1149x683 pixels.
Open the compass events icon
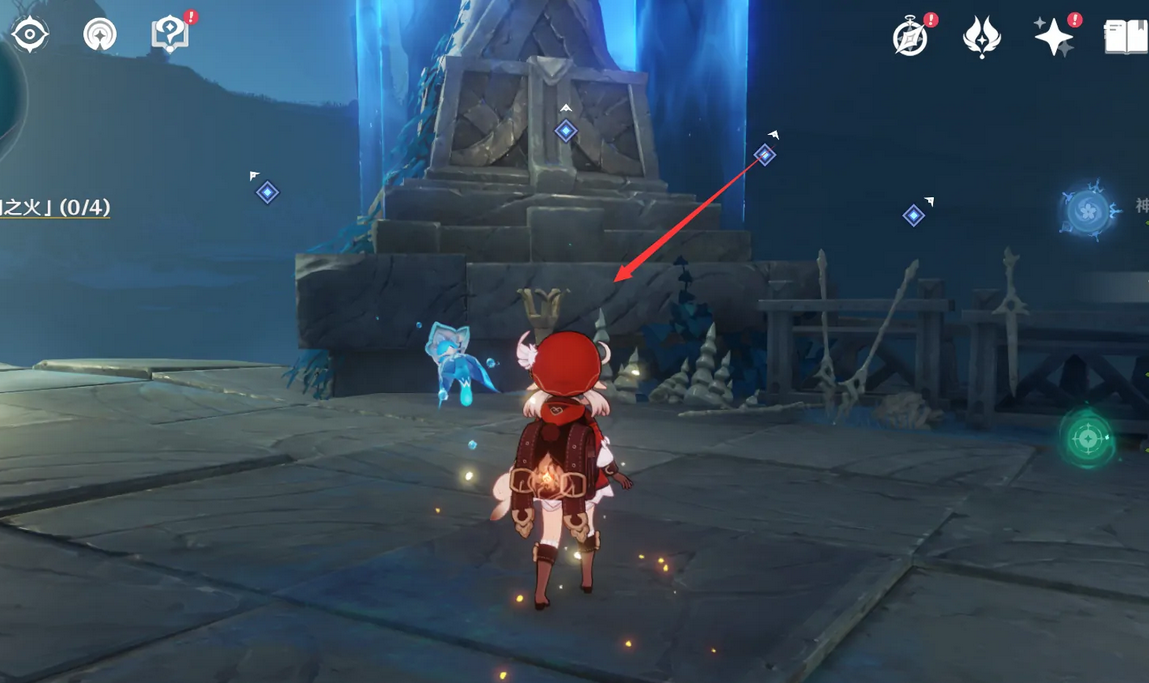910,38
